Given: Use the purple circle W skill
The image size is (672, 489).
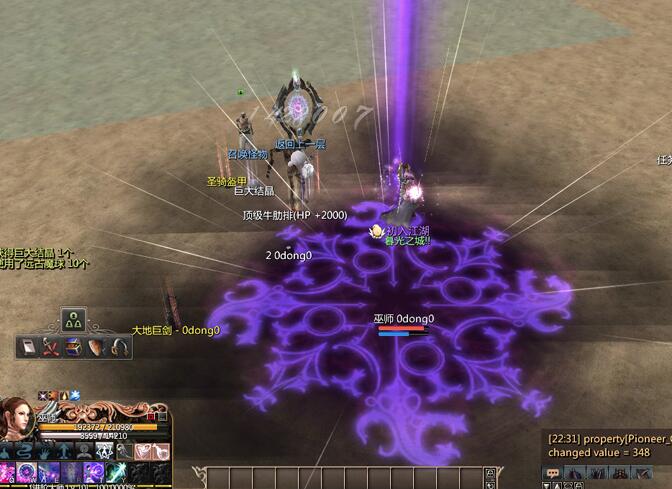Looking at the screenshot, I should point(27,473).
